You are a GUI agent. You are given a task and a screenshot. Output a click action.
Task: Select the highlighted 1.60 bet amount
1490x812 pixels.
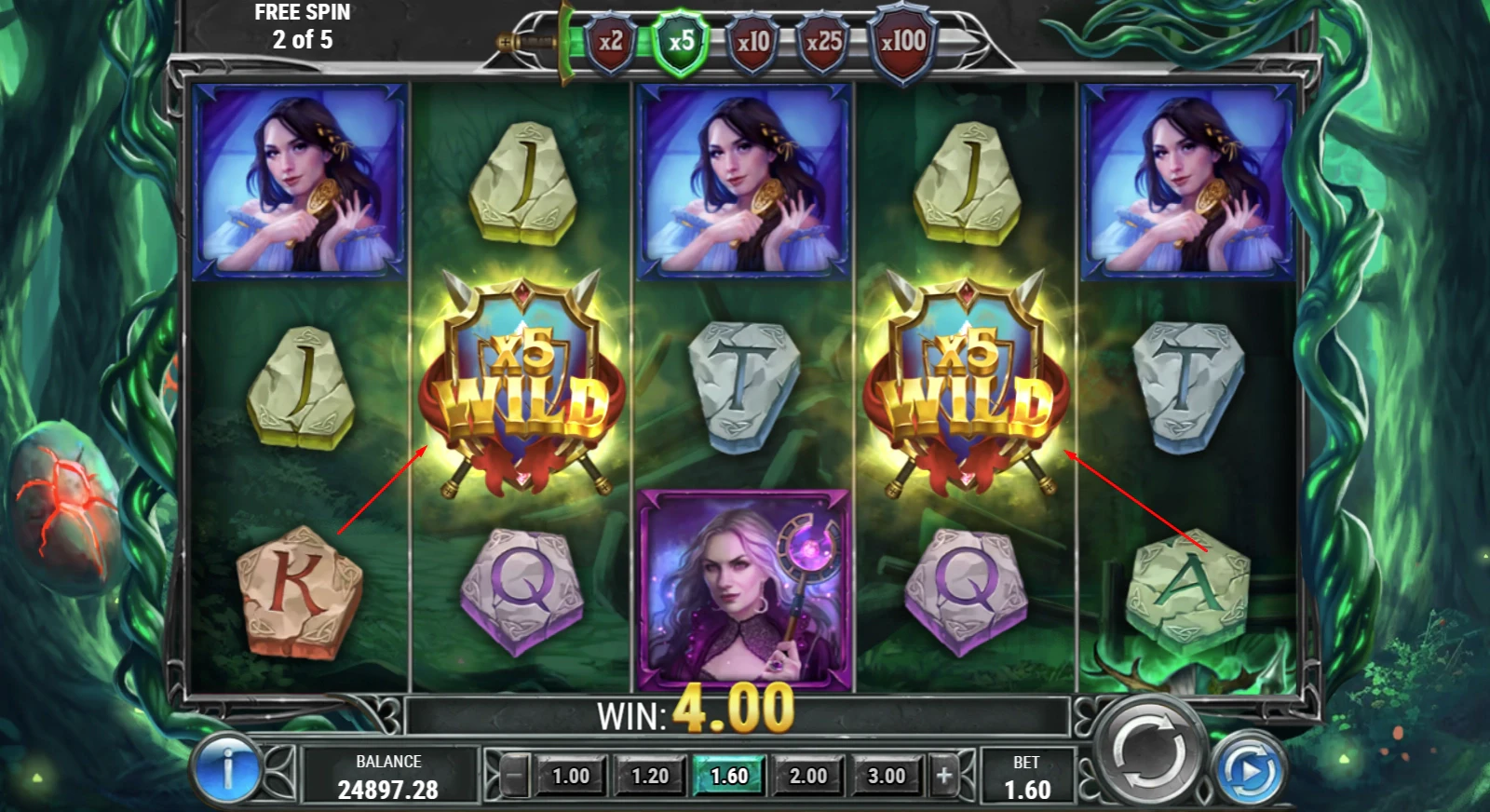point(729,776)
